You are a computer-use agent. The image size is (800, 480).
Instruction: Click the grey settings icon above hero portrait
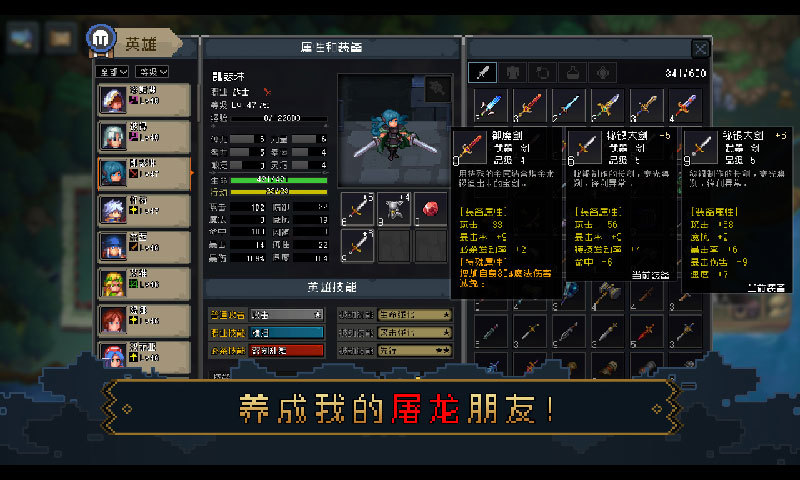(436, 89)
